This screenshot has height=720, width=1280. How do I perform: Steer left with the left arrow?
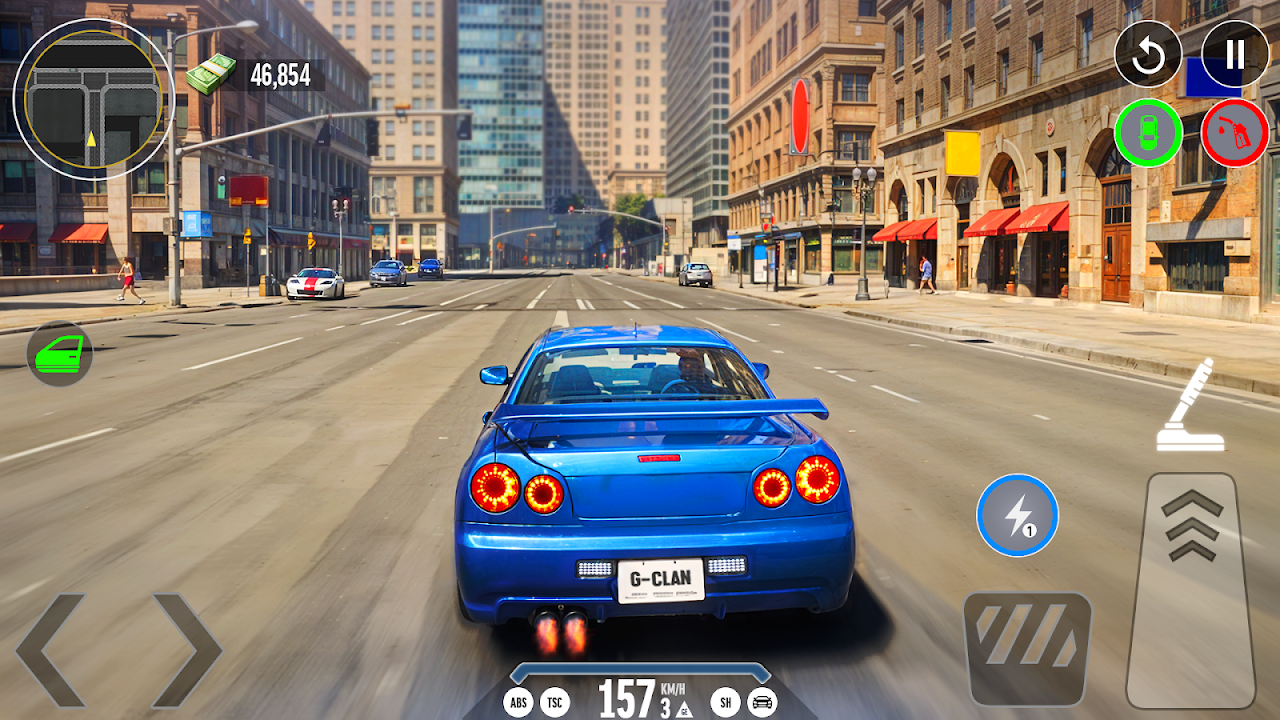(52, 650)
